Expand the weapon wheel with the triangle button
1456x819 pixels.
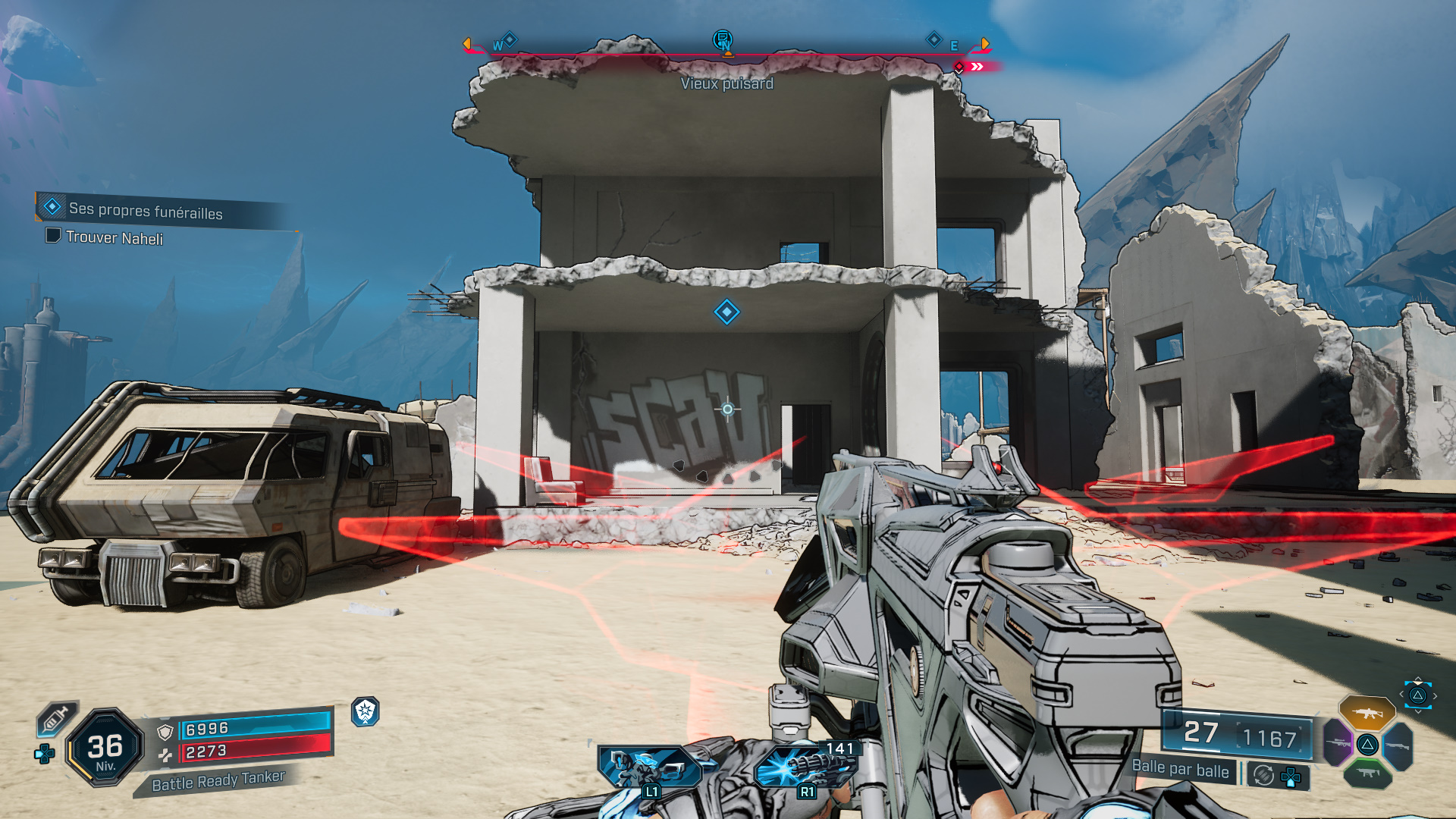point(1418,695)
